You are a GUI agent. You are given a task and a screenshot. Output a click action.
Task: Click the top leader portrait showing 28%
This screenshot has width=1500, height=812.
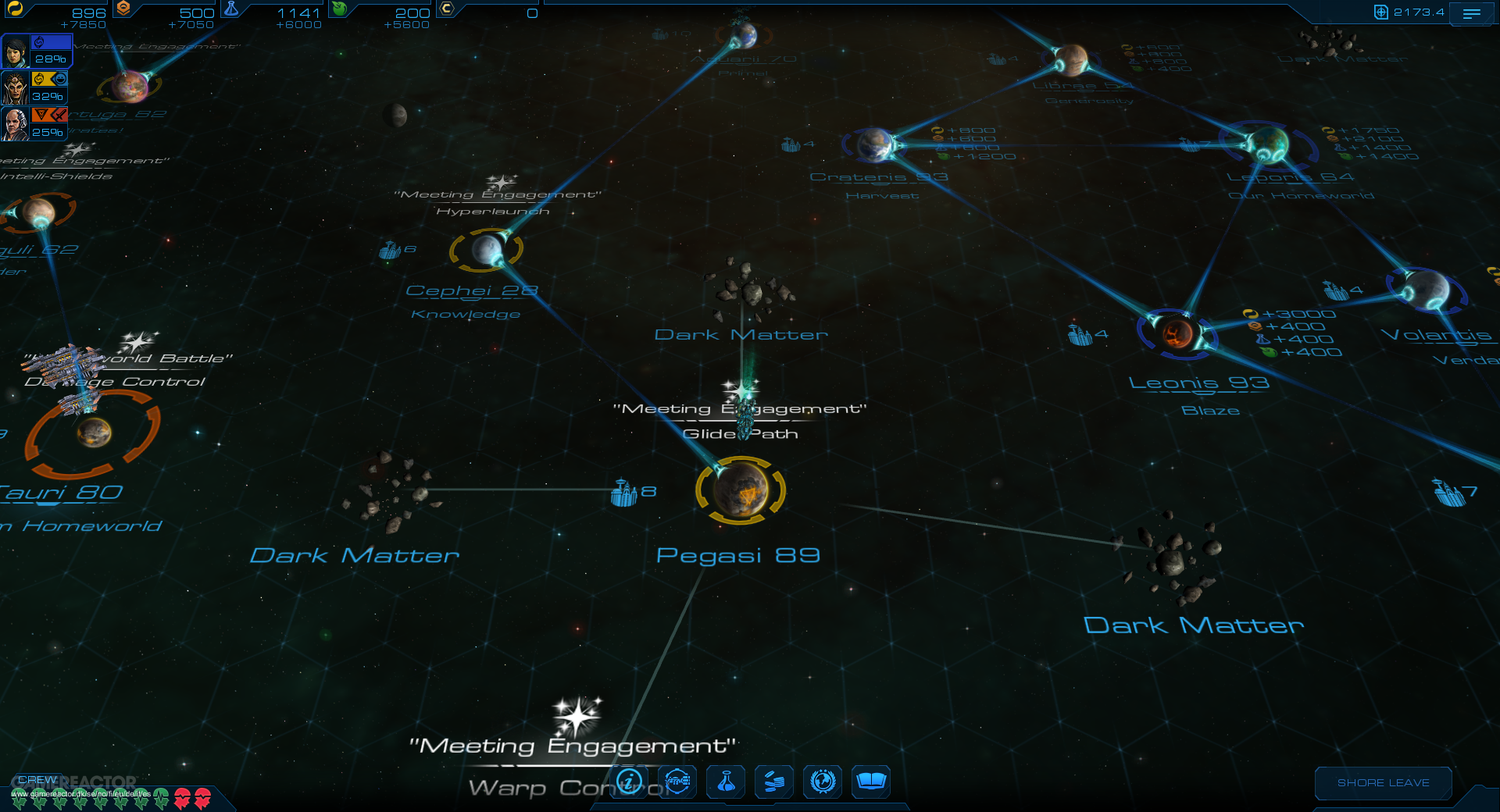click(x=17, y=52)
